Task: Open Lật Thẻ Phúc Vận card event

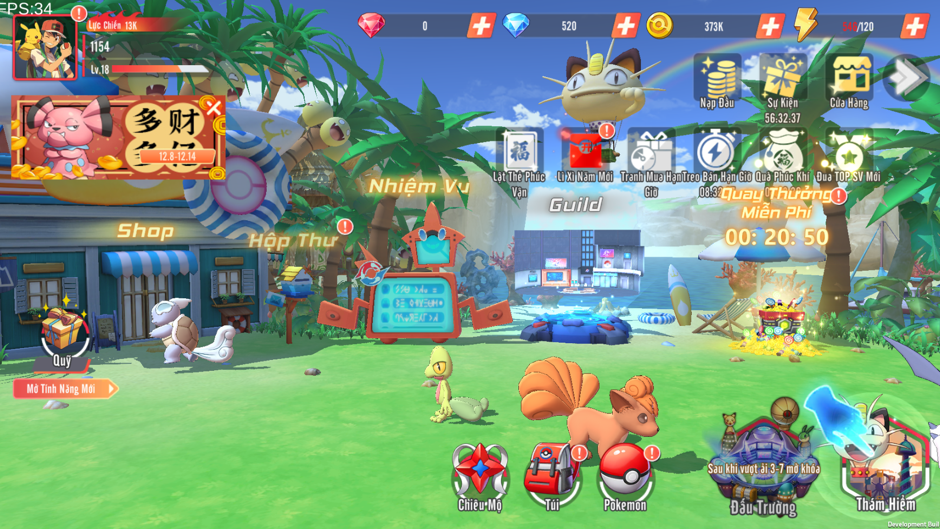Action: tap(519, 155)
